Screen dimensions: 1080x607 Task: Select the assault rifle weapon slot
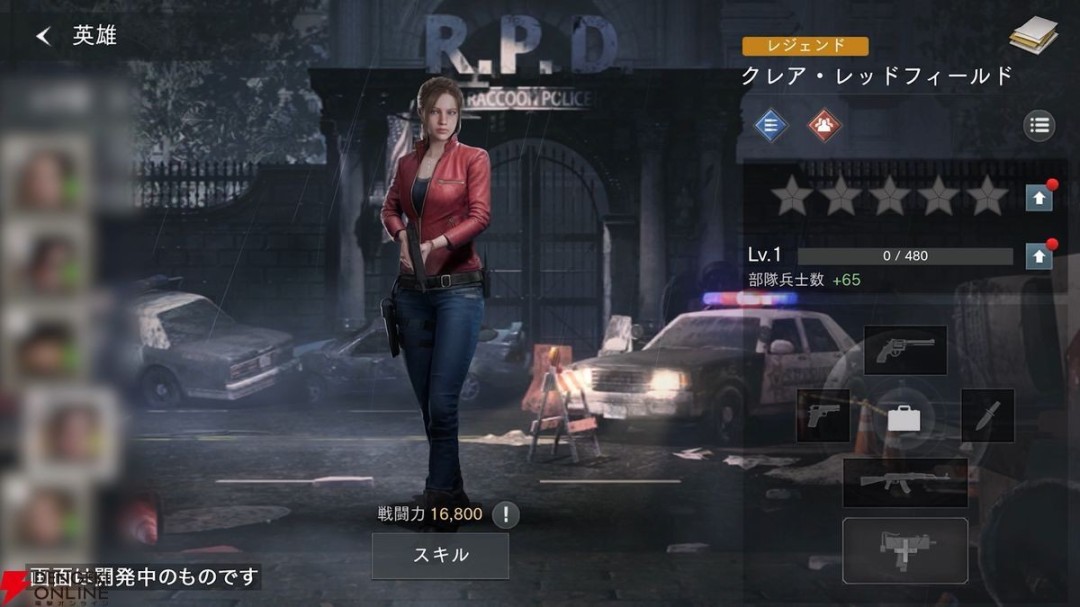point(905,483)
